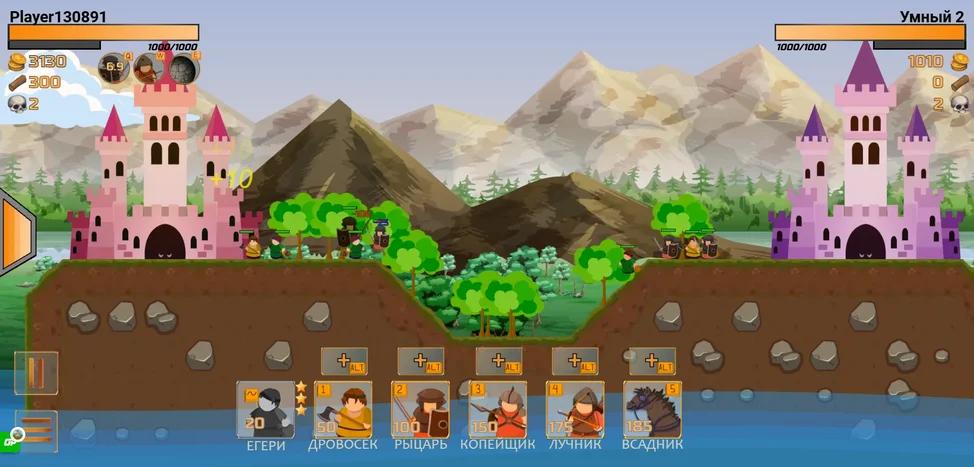Click the orange arrow on the left edge
Viewport: 974px width, 467px height.
(x=17, y=235)
